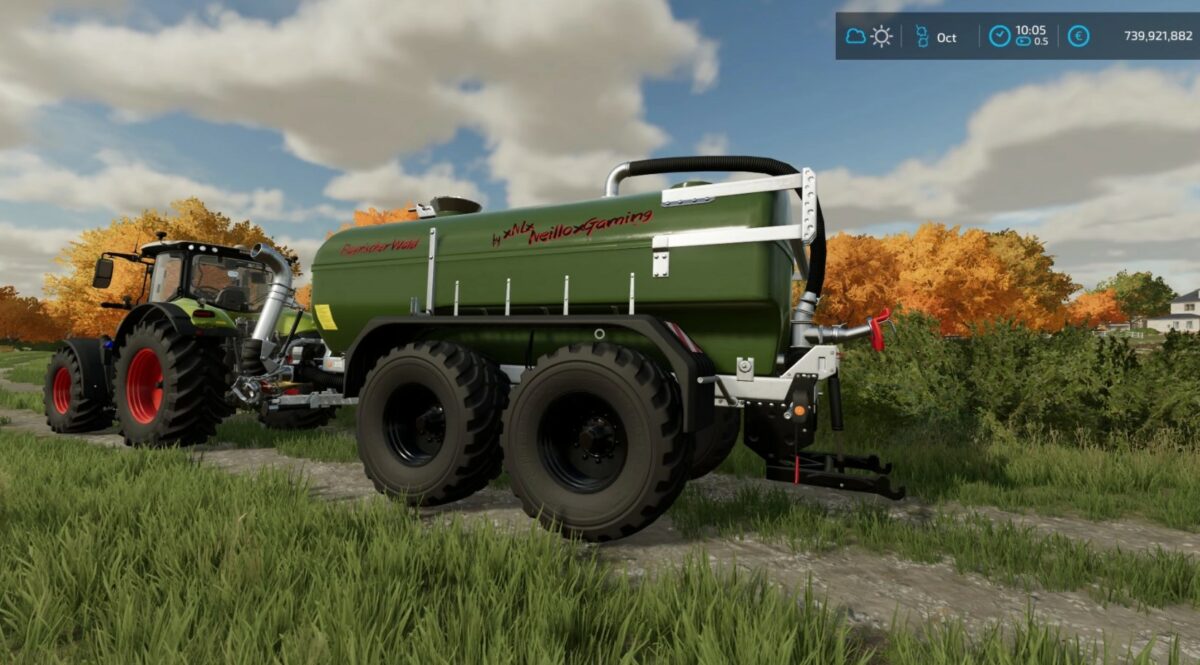The width and height of the screenshot is (1200, 665).
Task: Click the sun weather icon
Action: (x=881, y=36)
